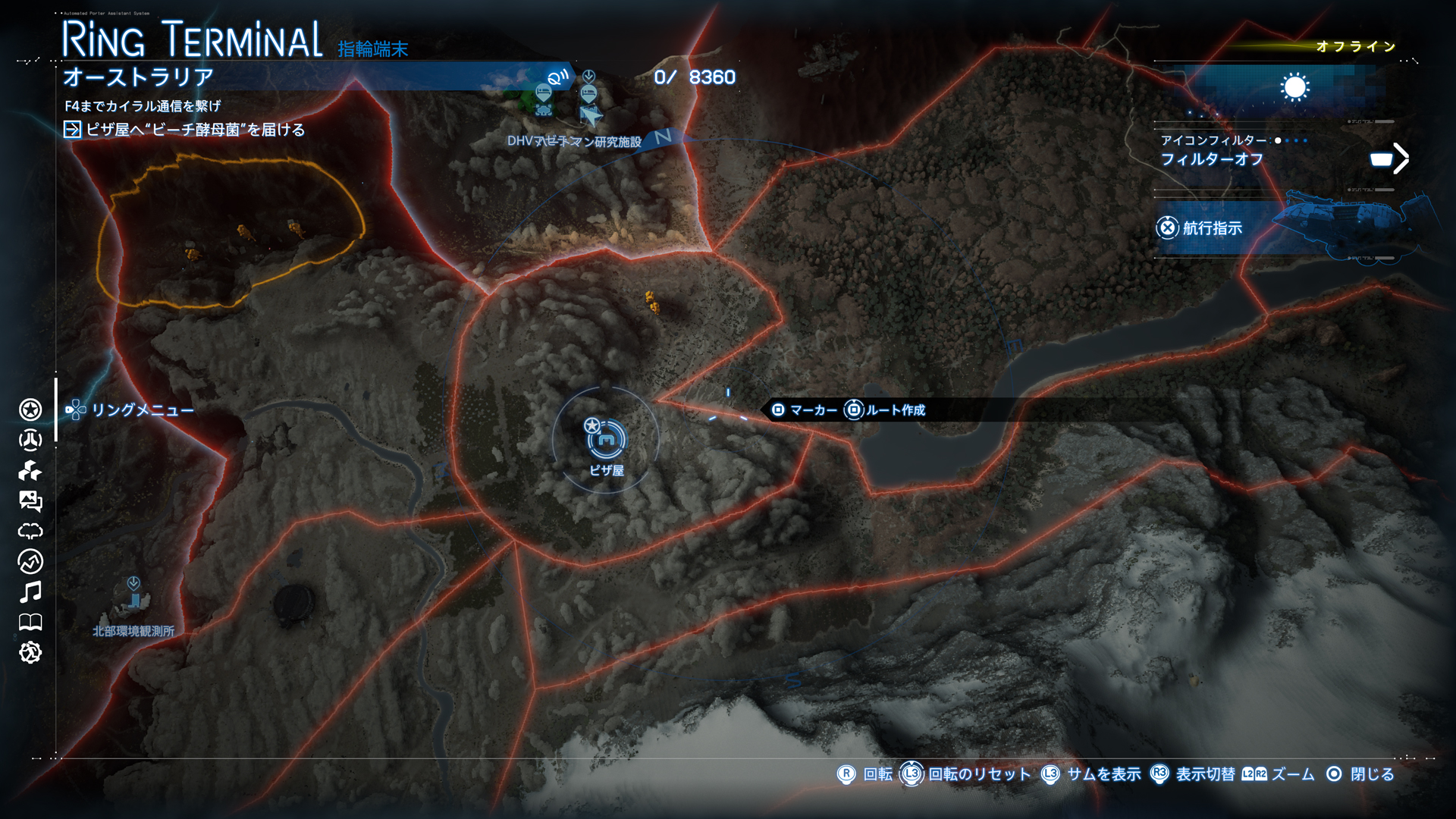The width and height of the screenshot is (1456, 819).
Task: Click 航行指示 to issue navigation orders
Action: coord(1211,227)
